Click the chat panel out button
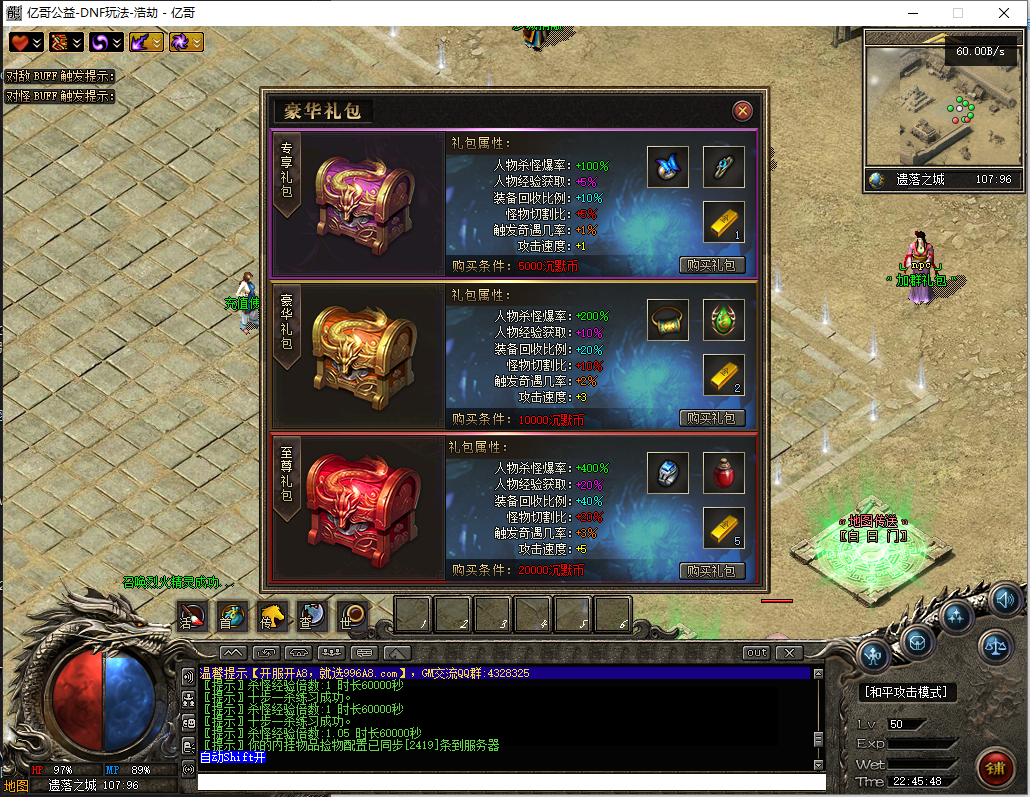Image resolution: width=1030 pixels, height=797 pixels. 756,653
